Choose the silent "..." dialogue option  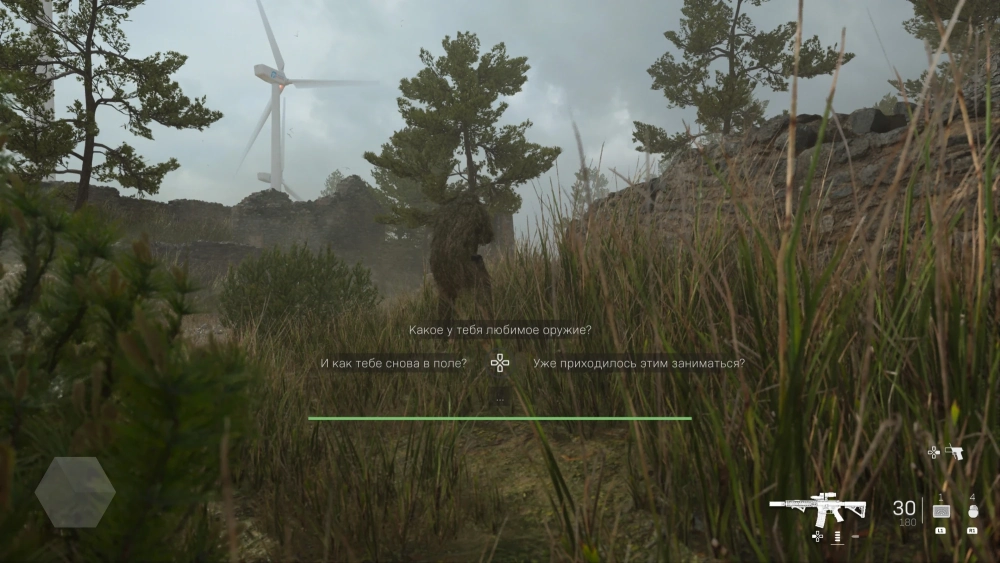click(x=499, y=397)
